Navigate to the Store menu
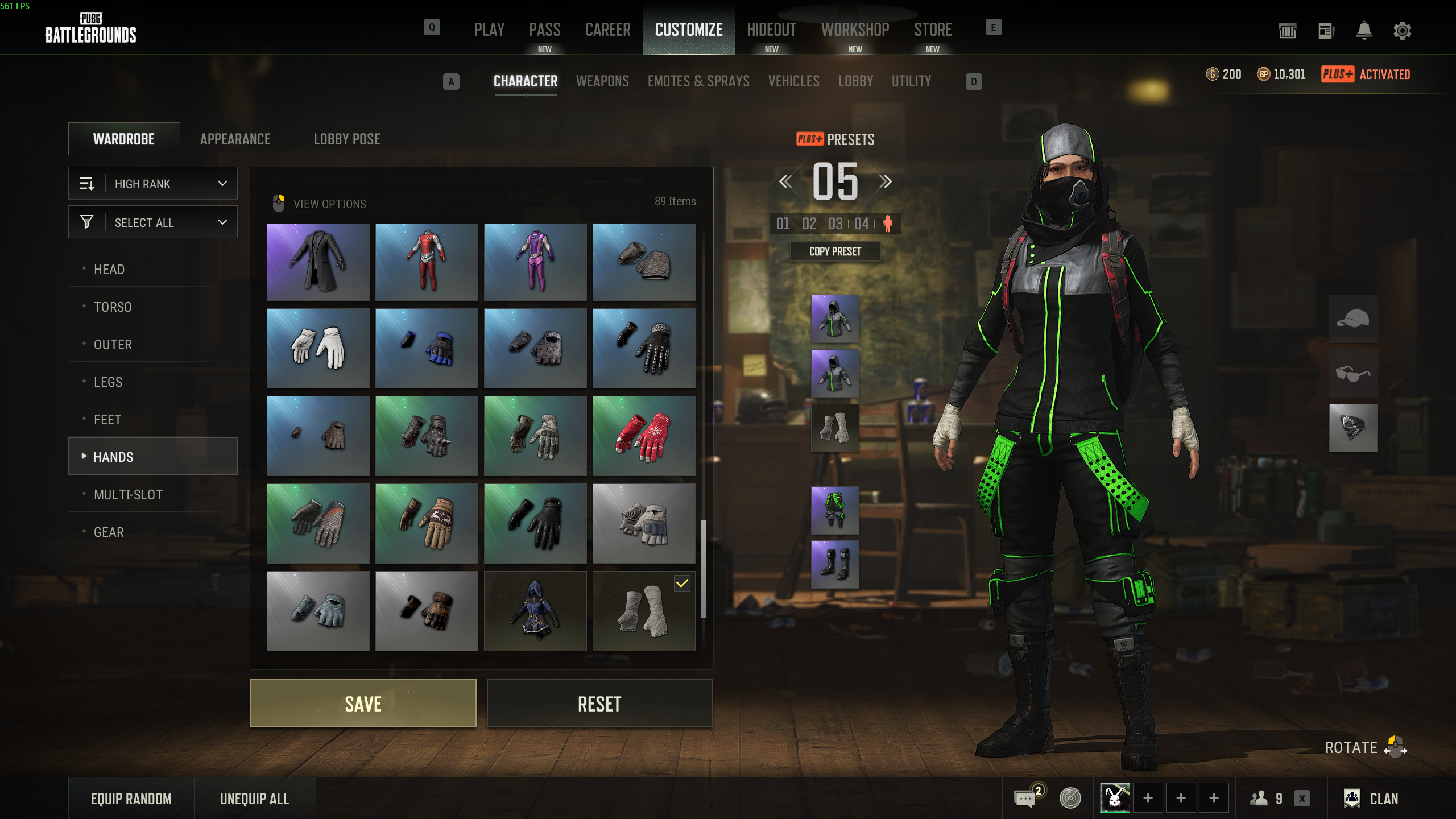This screenshot has height=819, width=1456. (x=933, y=30)
